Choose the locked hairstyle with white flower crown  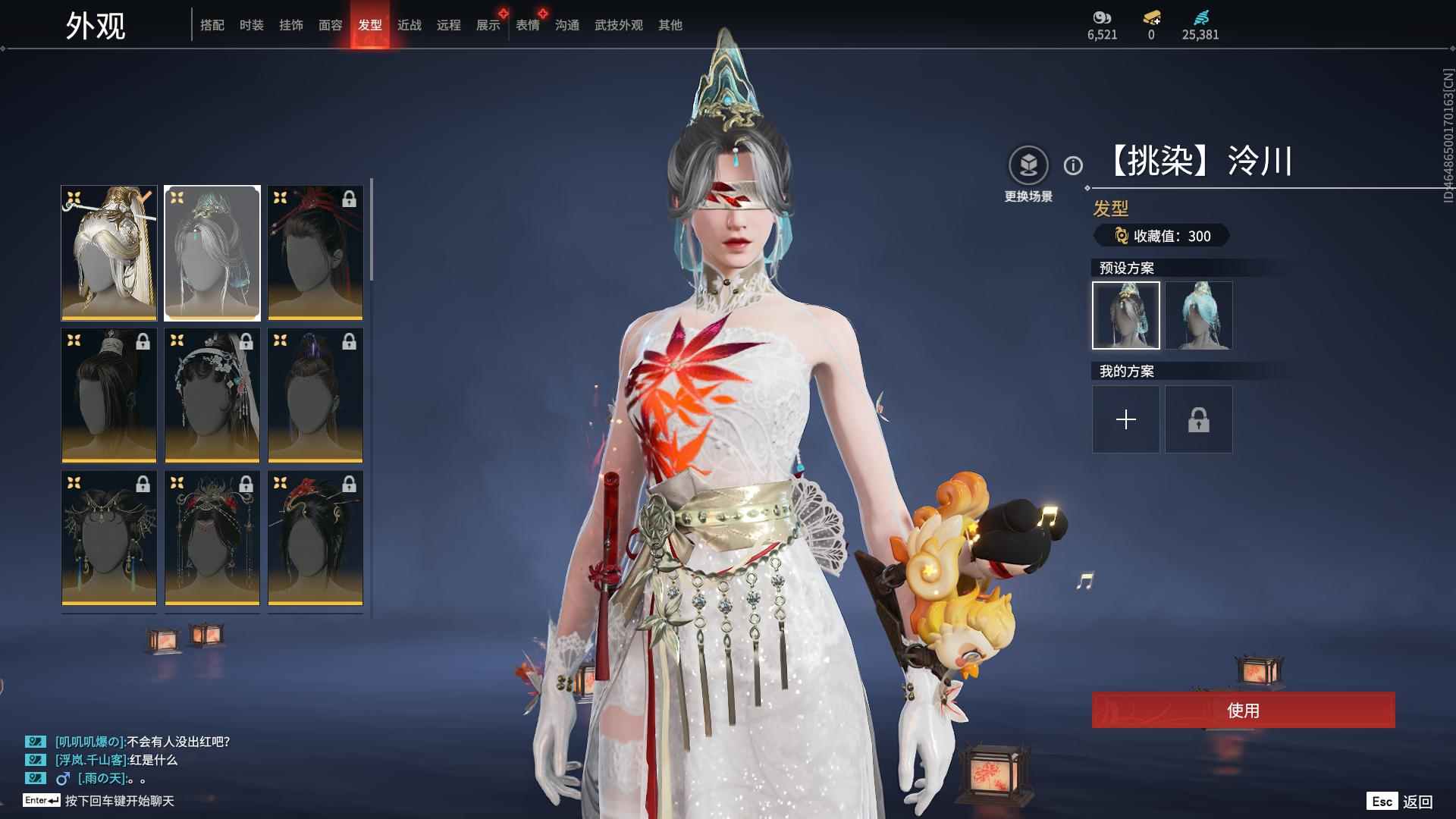click(x=212, y=395)
